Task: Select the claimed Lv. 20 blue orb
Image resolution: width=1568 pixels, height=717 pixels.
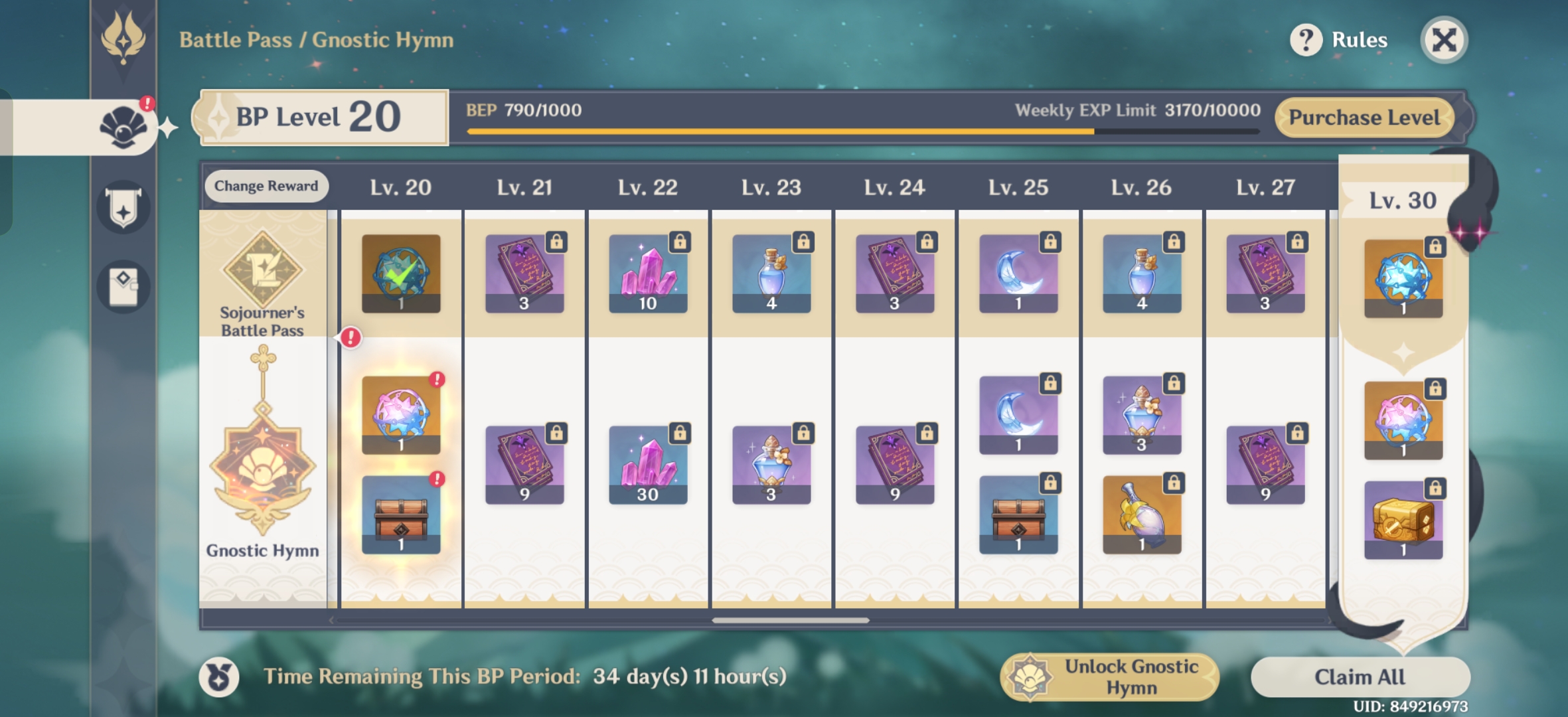Action: coord(401,274)
